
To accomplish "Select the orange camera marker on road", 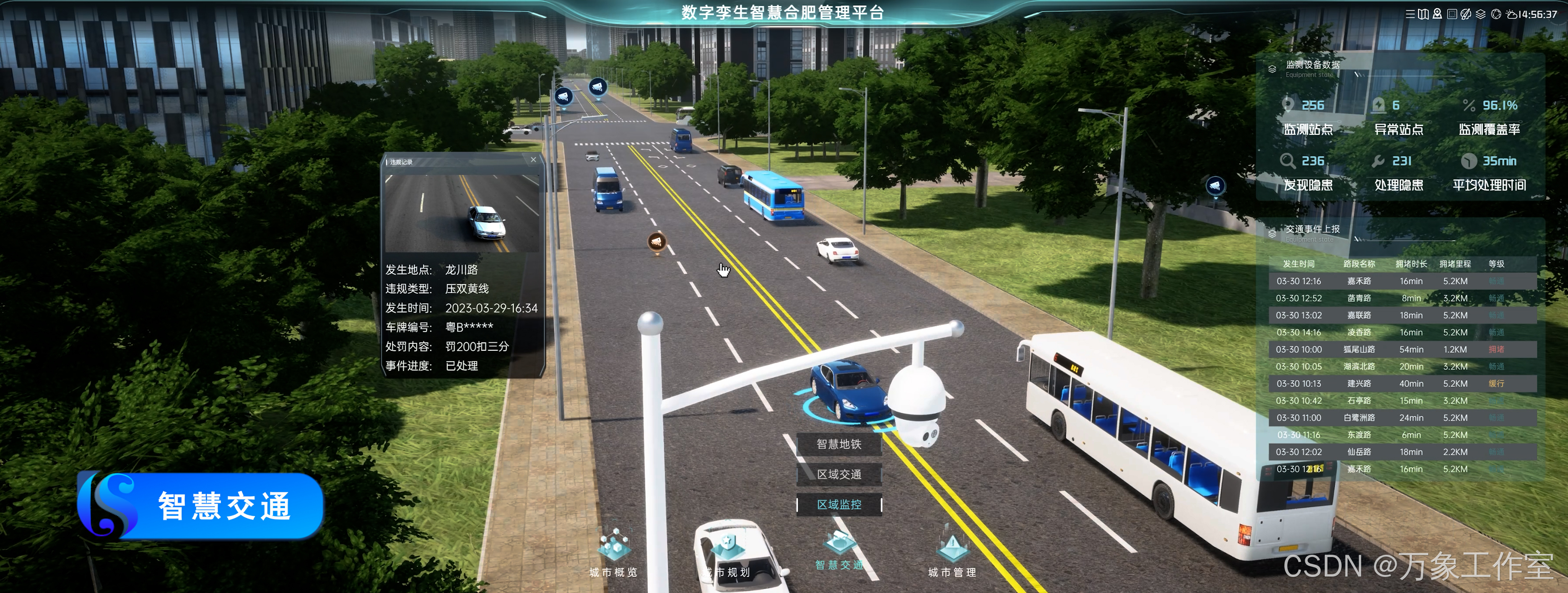I will point(656,242).
